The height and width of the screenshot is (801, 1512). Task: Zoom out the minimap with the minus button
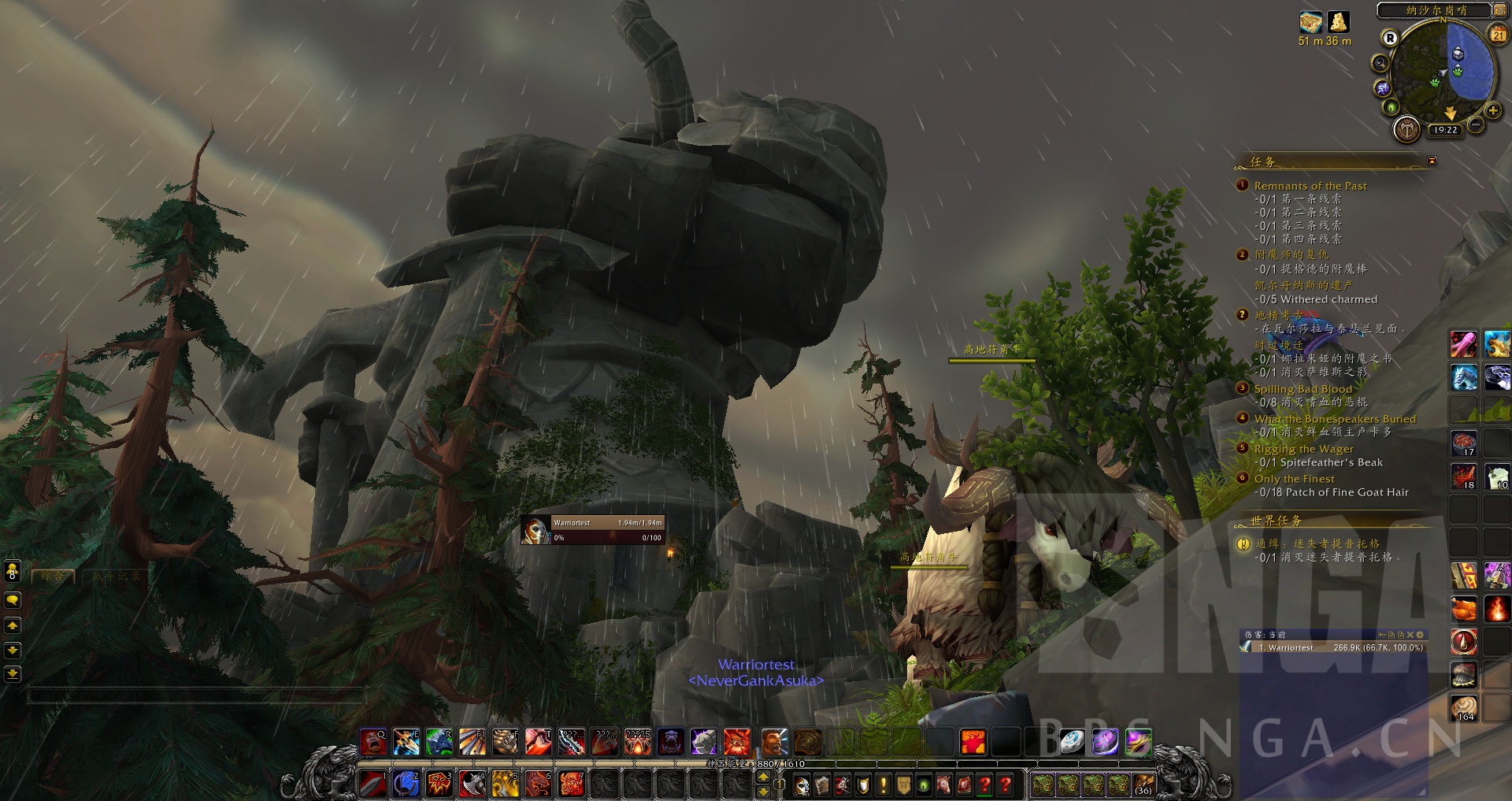[1476, 124]
